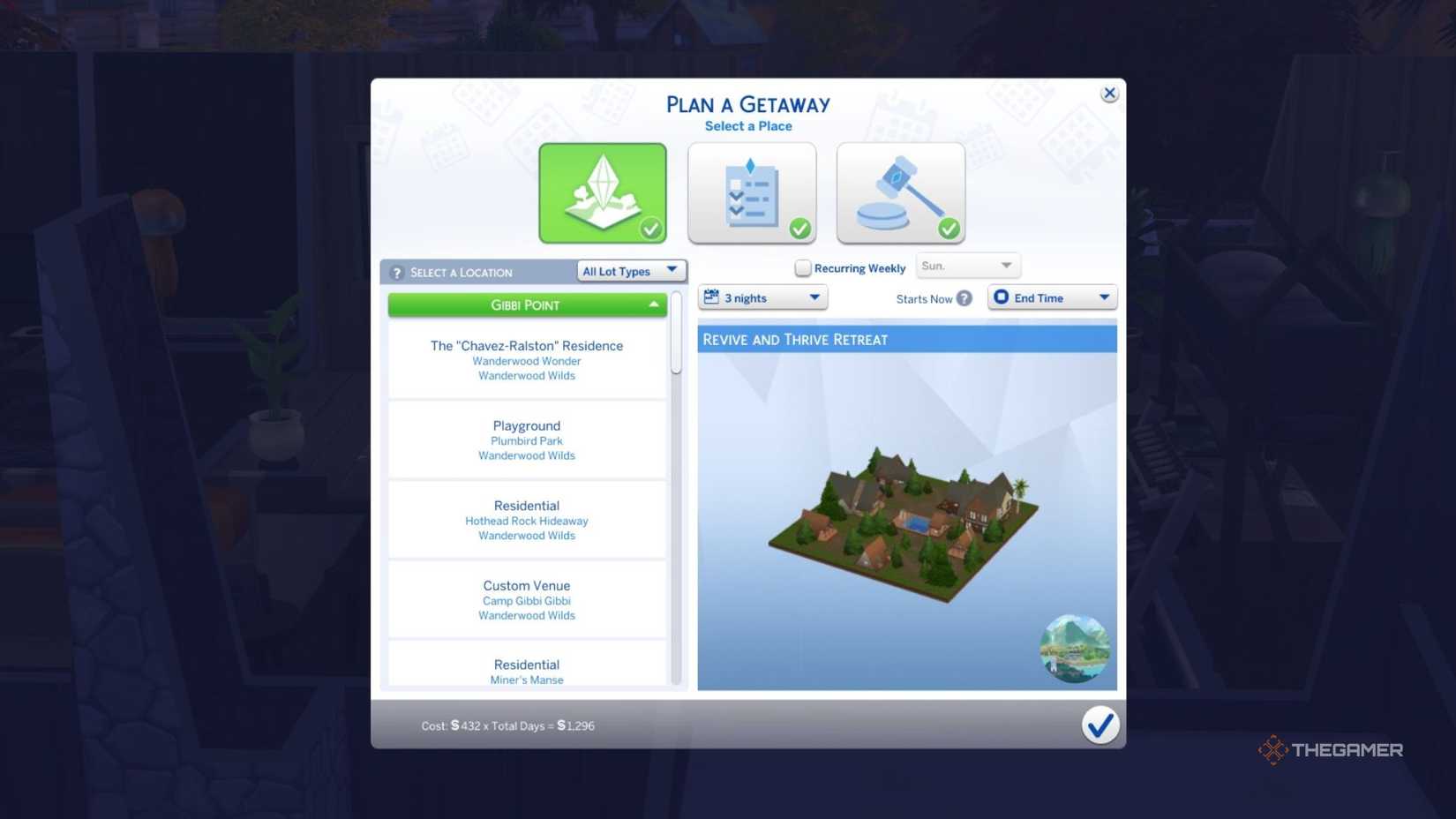Open the Sun. day dropdown

[x=968, y=265]
